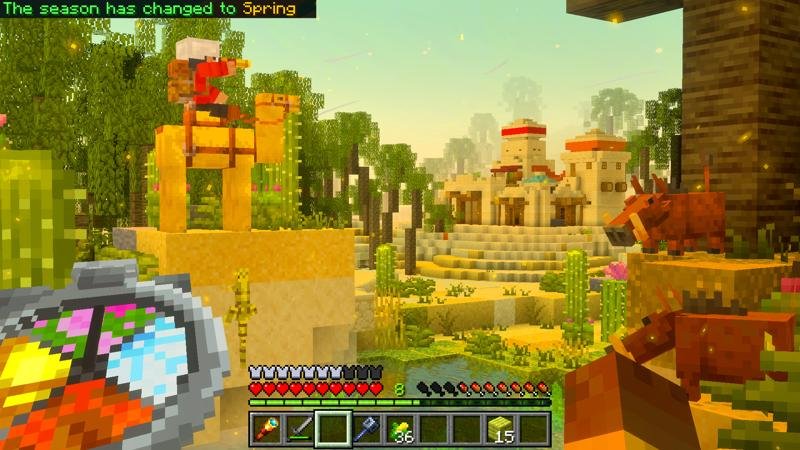
Task: Select the blue shovel hotbar slot
Action: [x=367, y=429]
